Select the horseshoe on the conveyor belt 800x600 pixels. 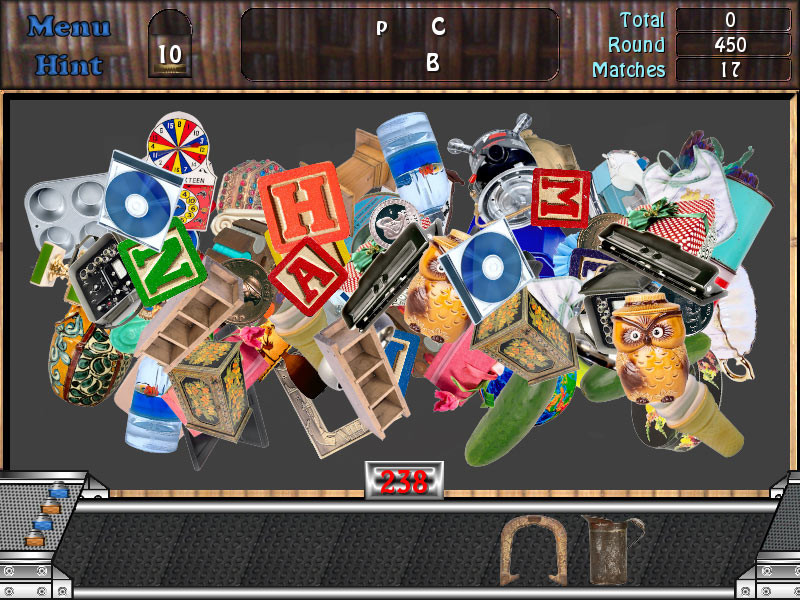coord(521,548)
